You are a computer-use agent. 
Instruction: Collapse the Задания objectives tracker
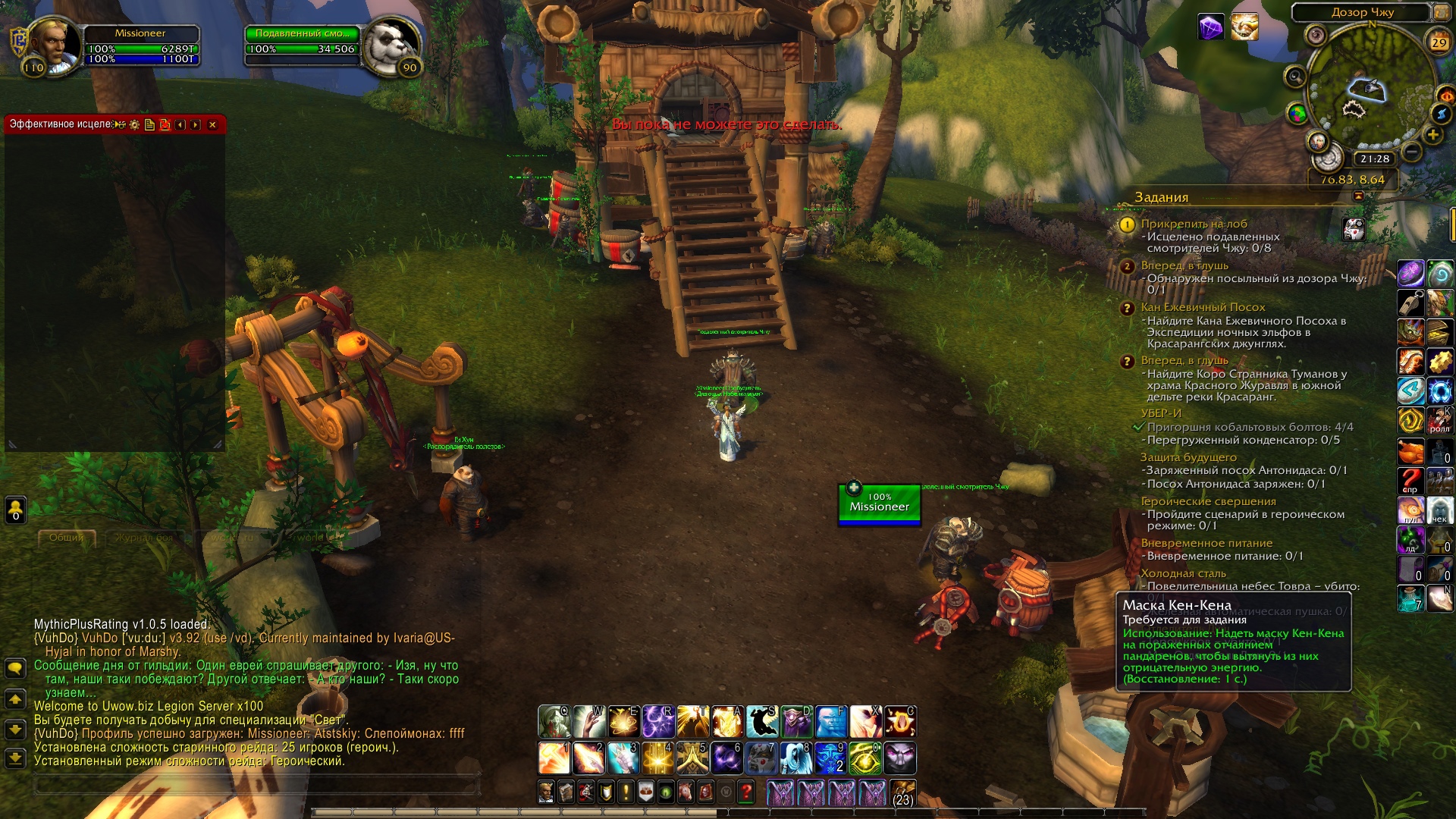[1358, 196]
